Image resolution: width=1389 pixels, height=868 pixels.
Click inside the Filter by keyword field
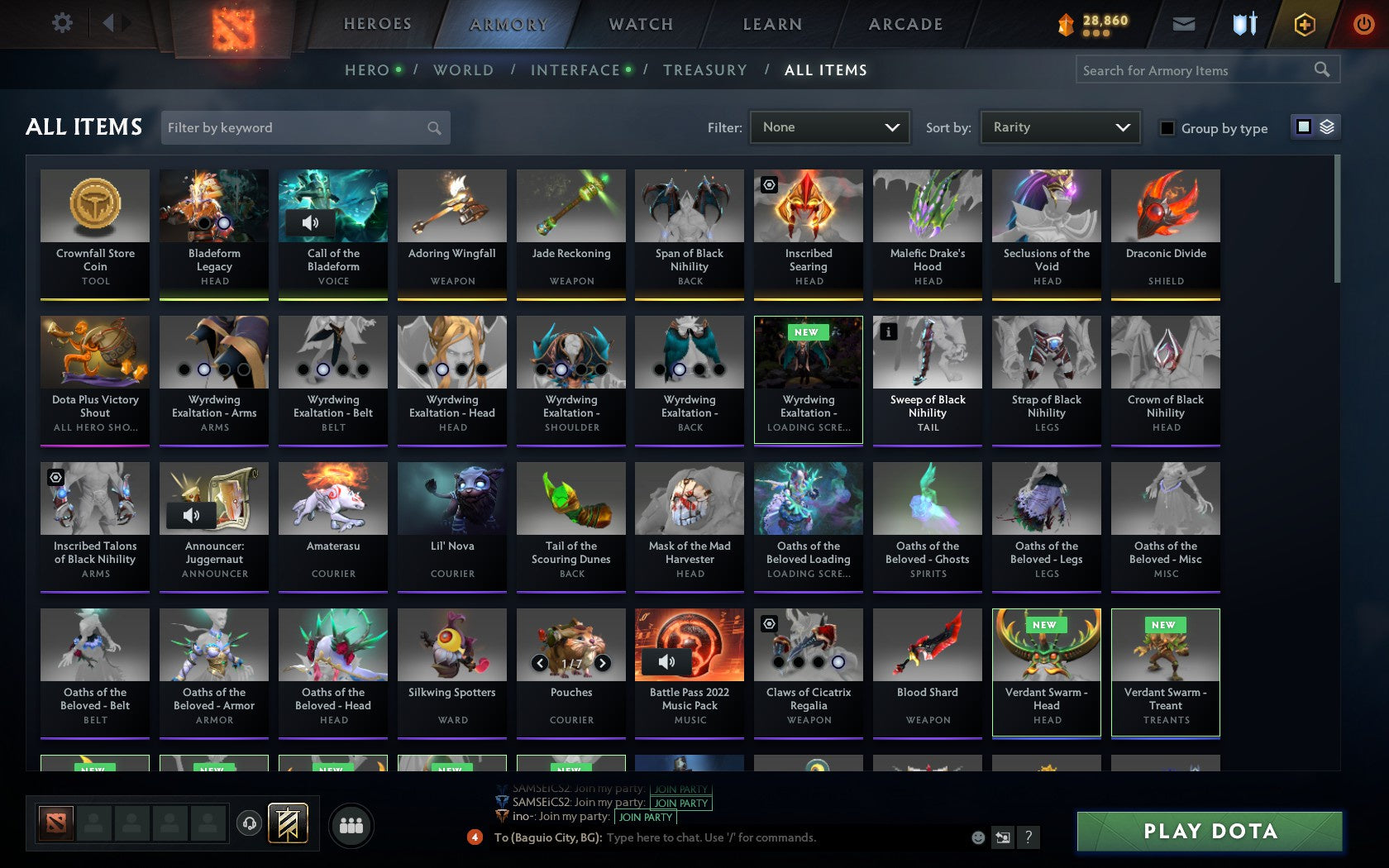(289, 127)
